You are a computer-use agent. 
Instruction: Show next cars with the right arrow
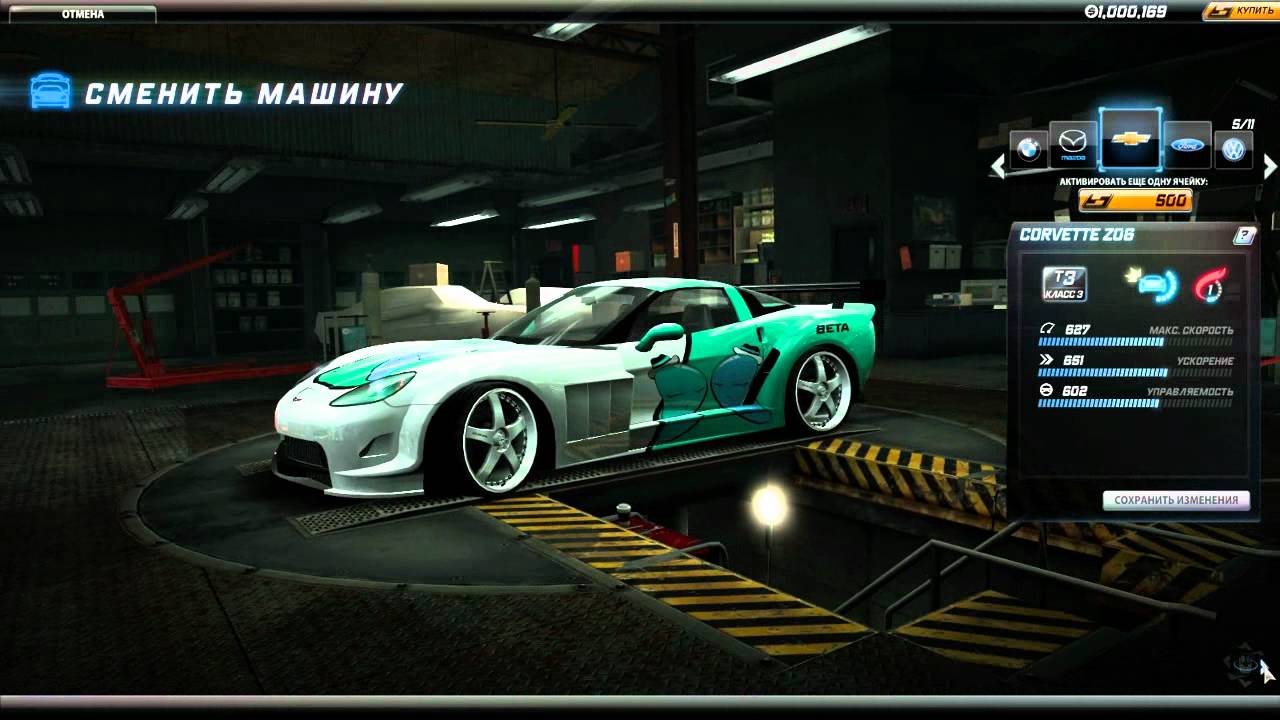point(1270,166)
